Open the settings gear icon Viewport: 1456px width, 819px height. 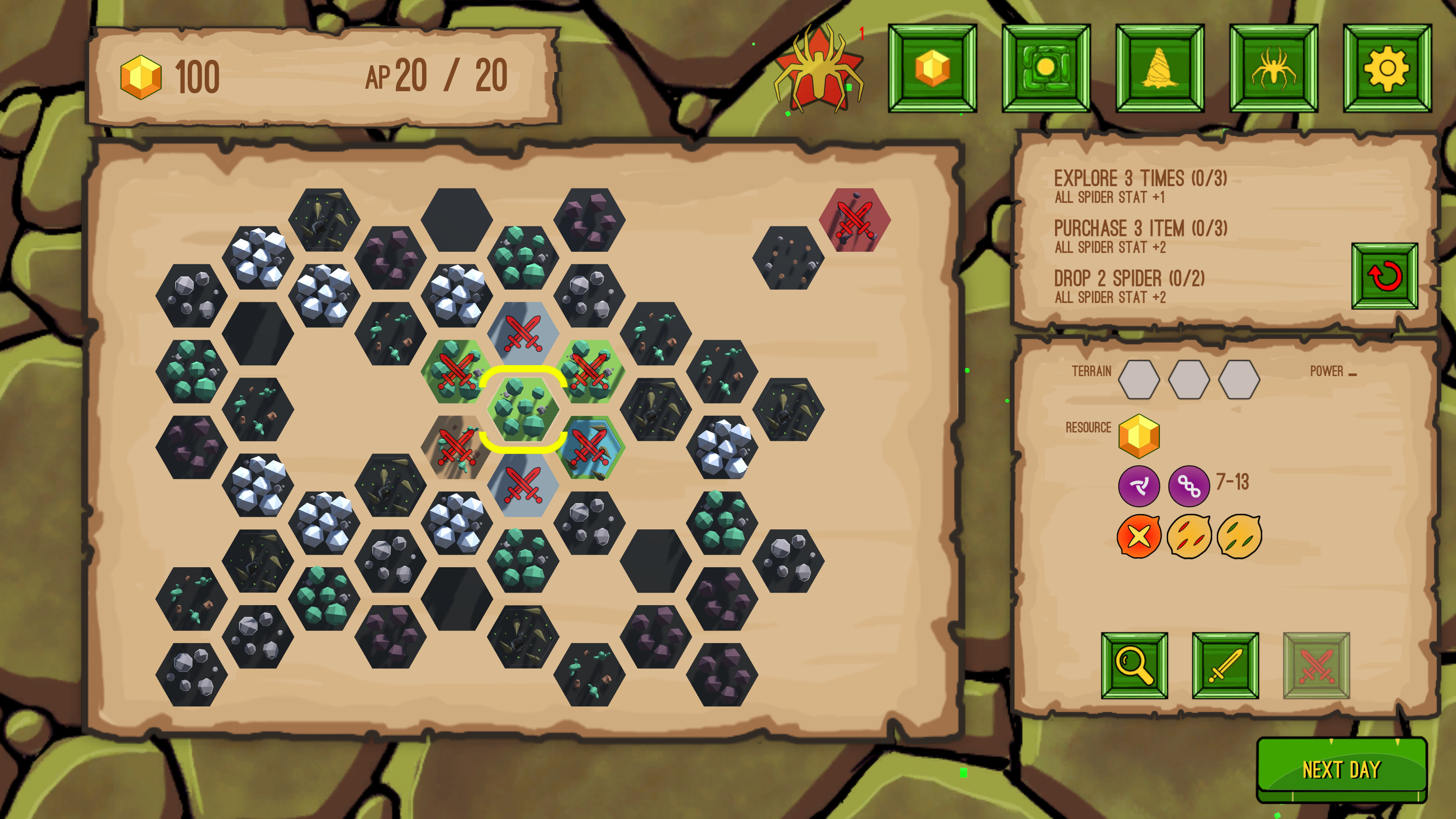tap(1389, 69)
